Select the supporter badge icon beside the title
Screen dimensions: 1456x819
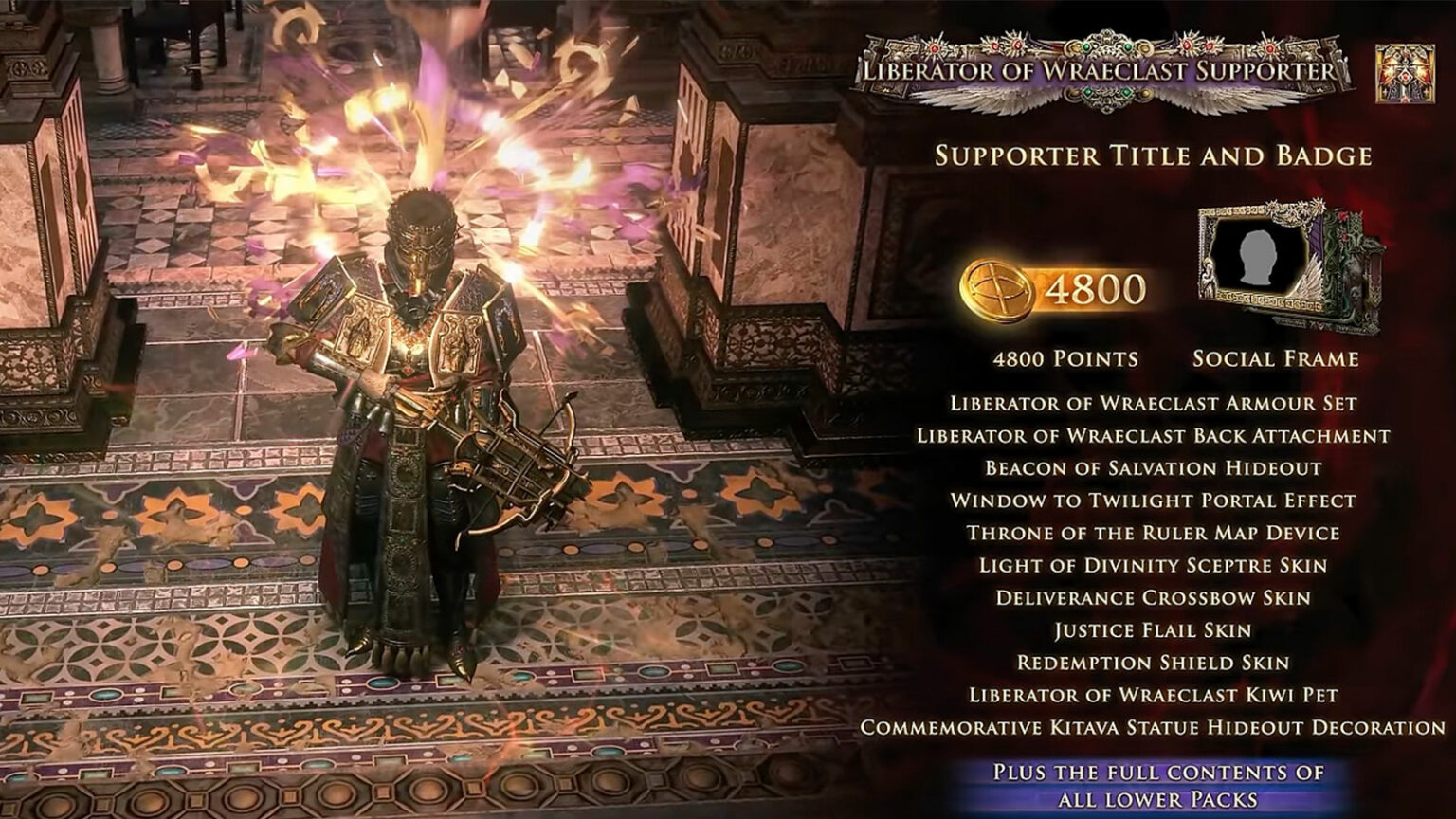pyautogui.click(x=1404, y=73)
